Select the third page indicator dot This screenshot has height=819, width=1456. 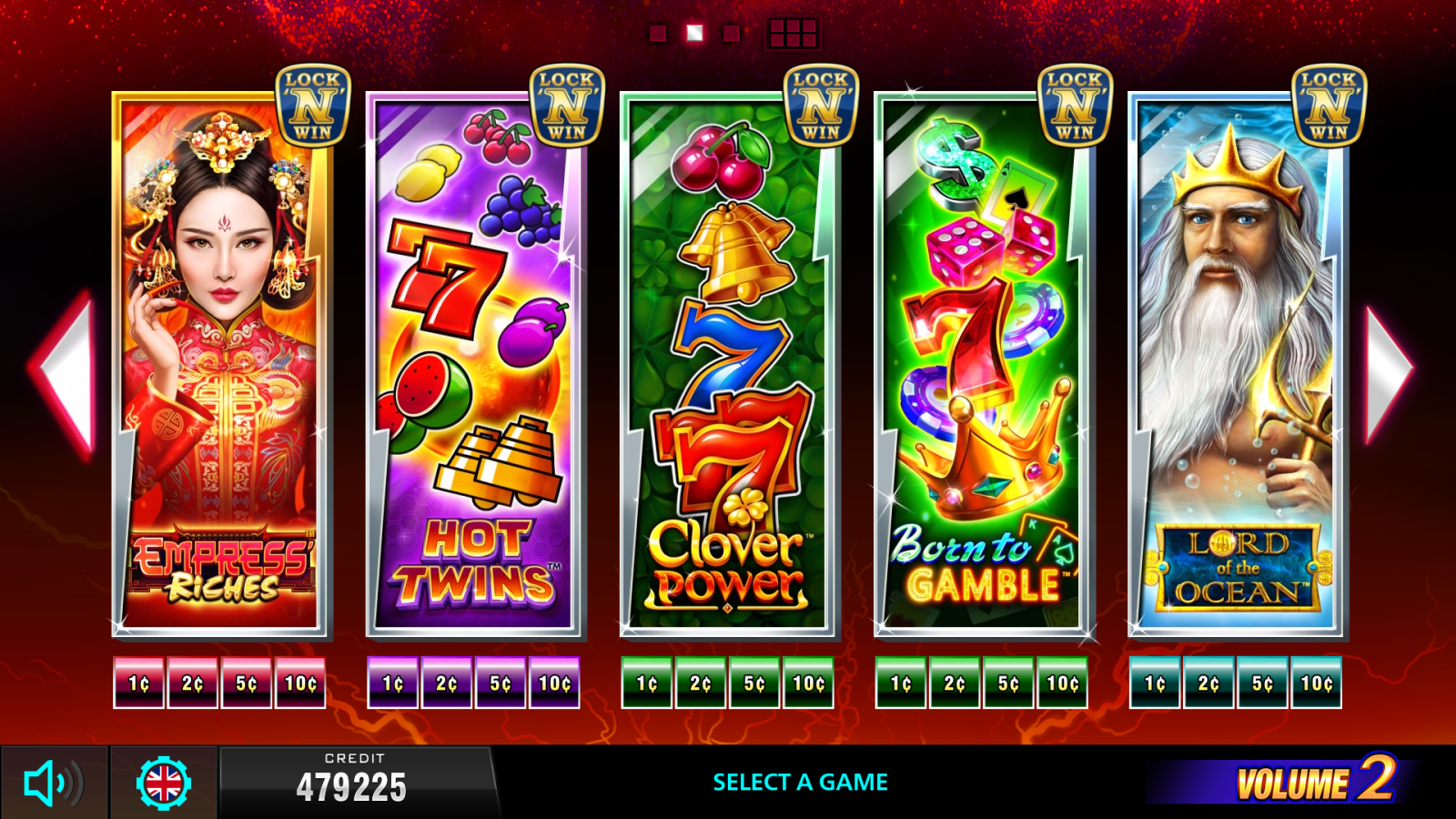click(733, 34)
